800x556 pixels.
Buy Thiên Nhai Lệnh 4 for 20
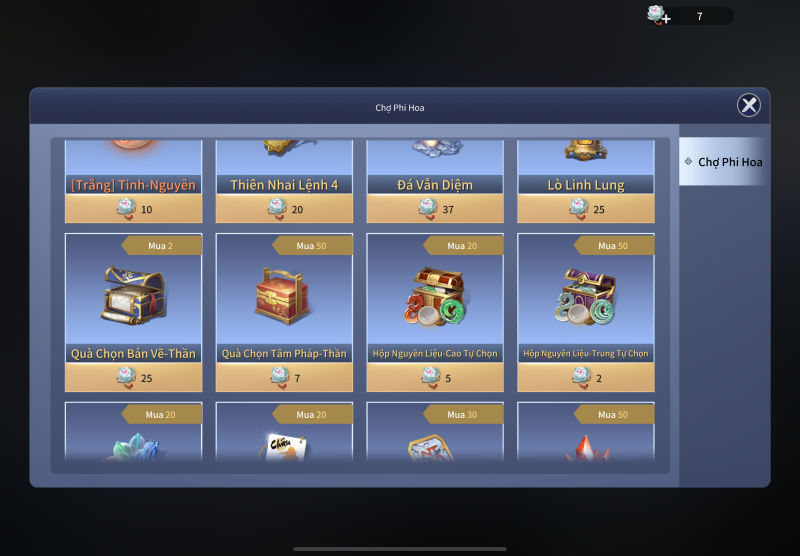pos(284,209)
